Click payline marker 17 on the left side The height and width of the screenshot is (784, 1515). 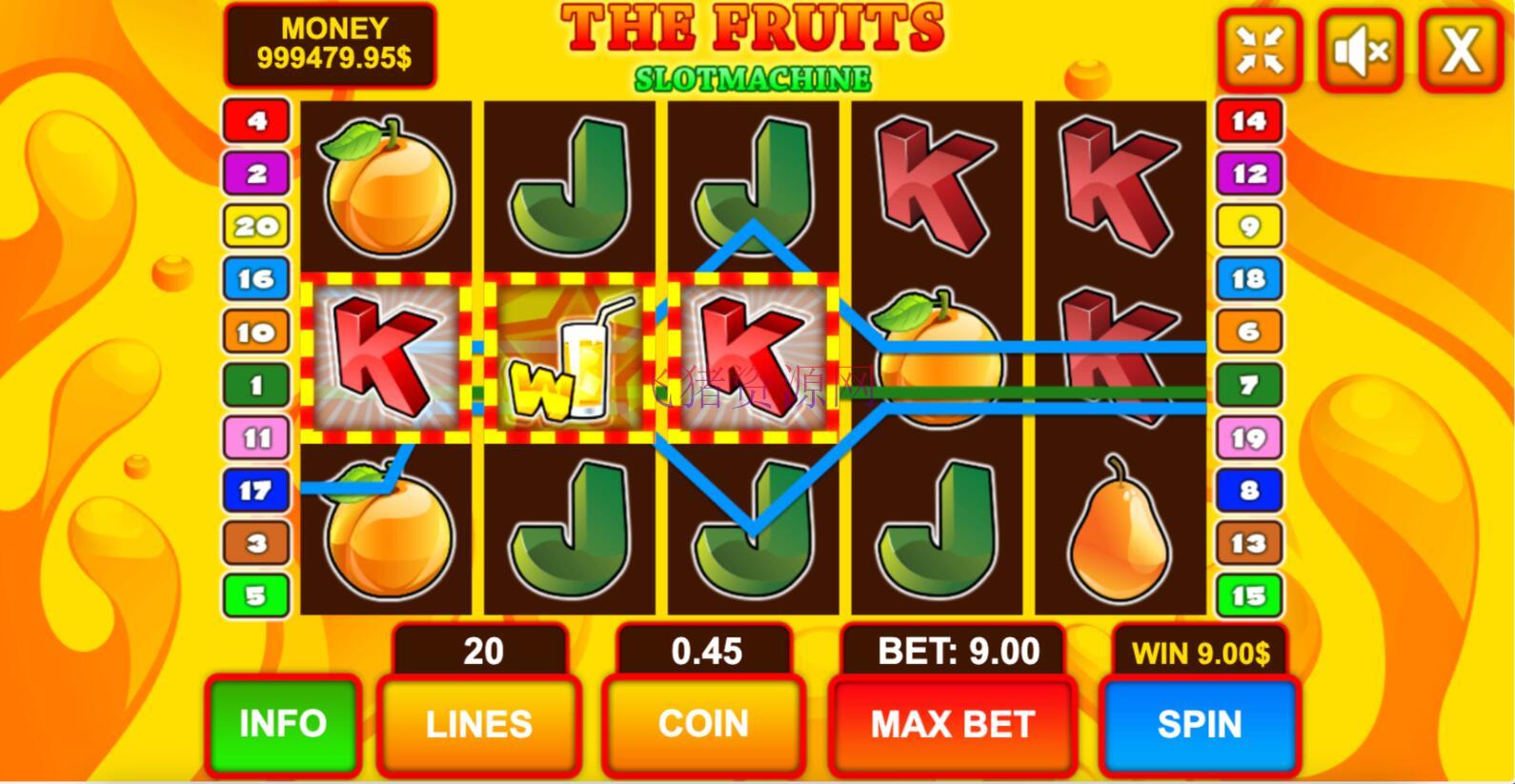point(254,489)
